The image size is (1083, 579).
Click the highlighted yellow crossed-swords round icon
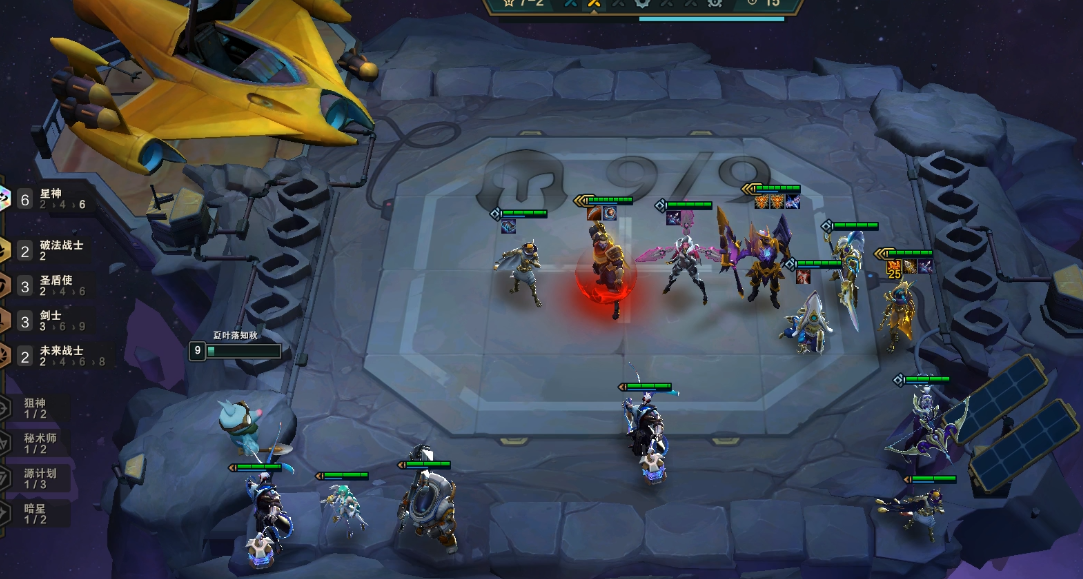[x=594, y=4]
